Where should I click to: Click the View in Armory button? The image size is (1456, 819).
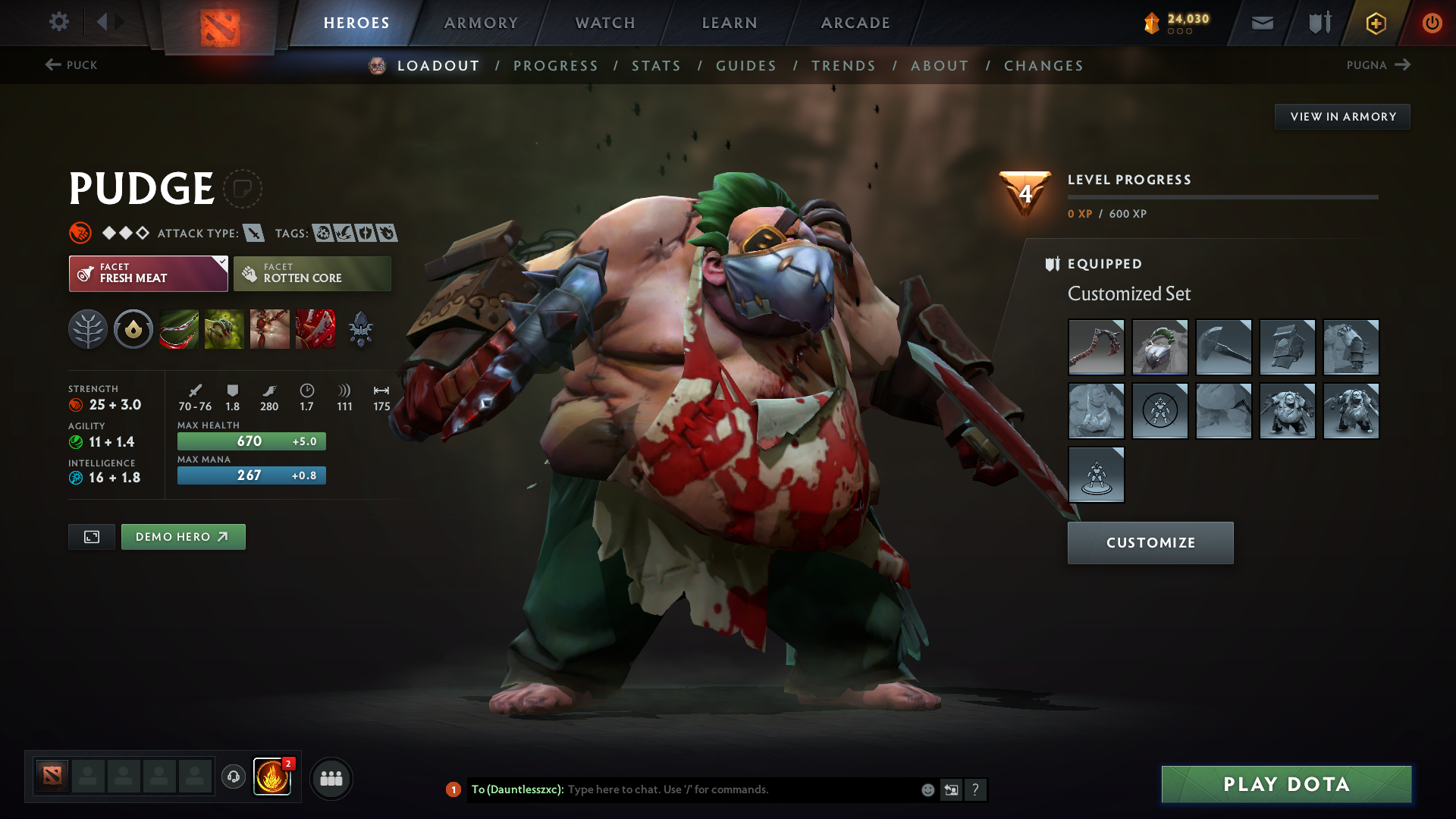click(1342, 116)
